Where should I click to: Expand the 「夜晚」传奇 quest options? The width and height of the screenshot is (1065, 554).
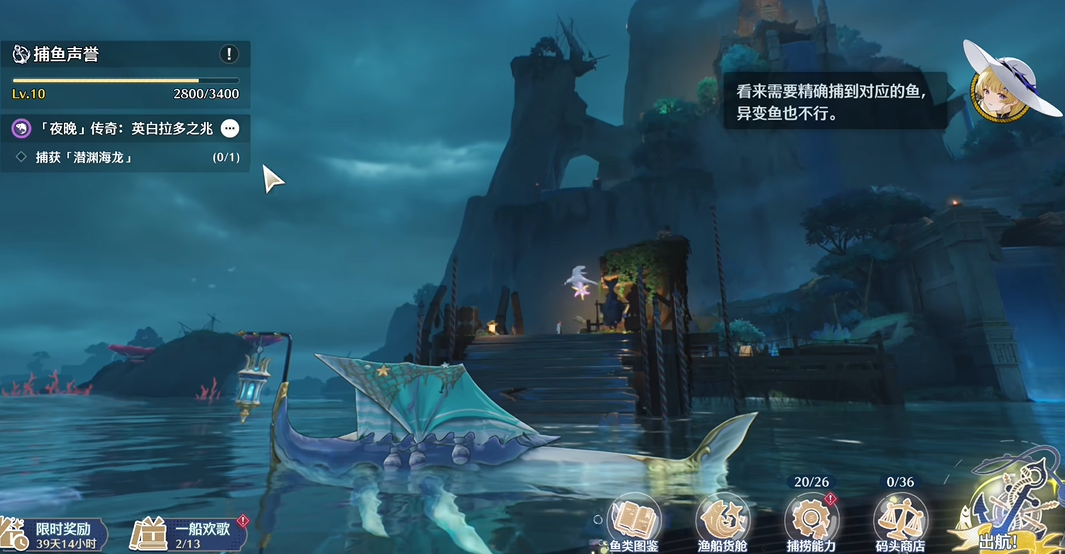(x=230, y=128)
